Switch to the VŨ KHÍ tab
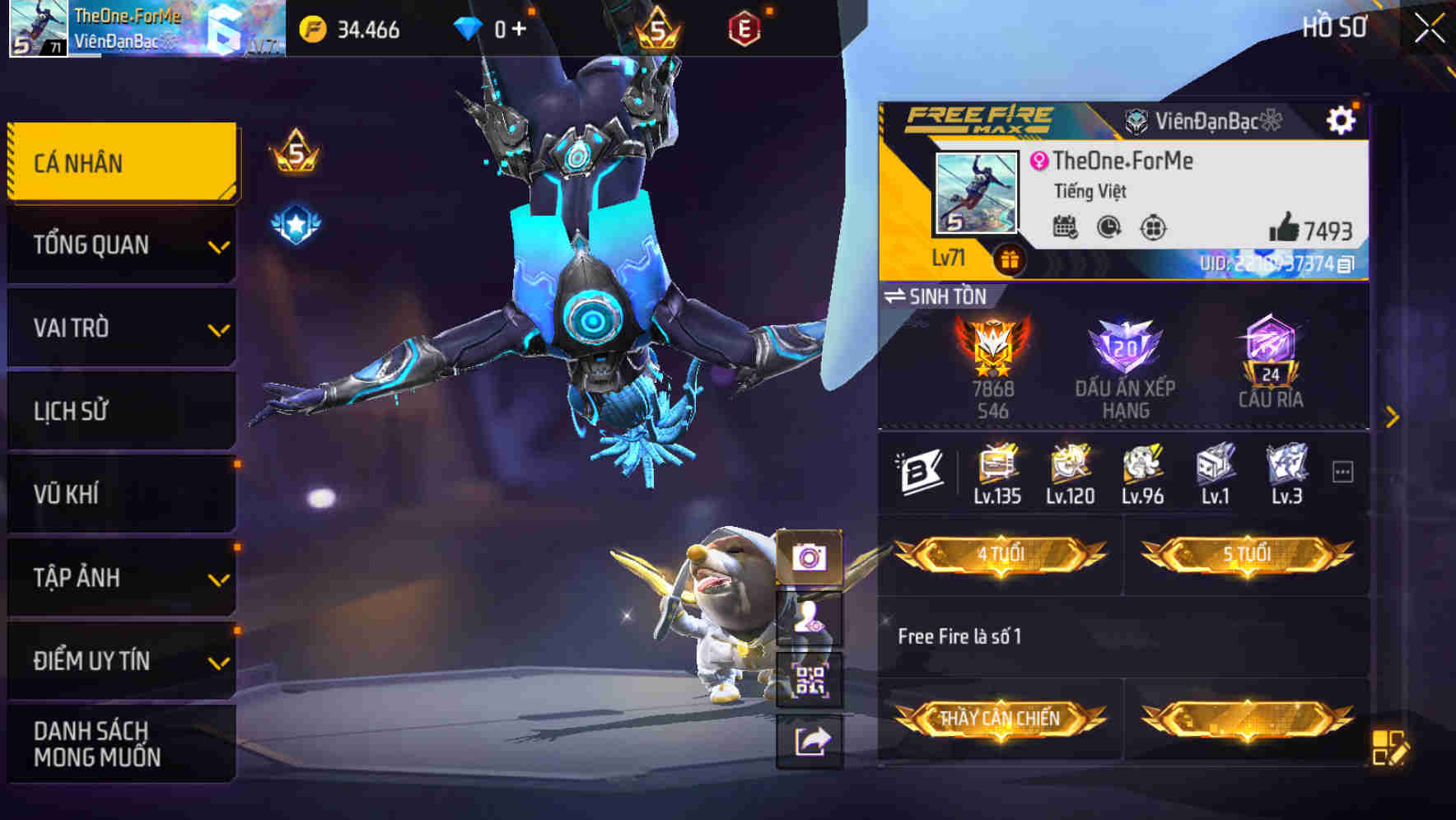This screenshot has height=820, width=1456. (120, 492)
